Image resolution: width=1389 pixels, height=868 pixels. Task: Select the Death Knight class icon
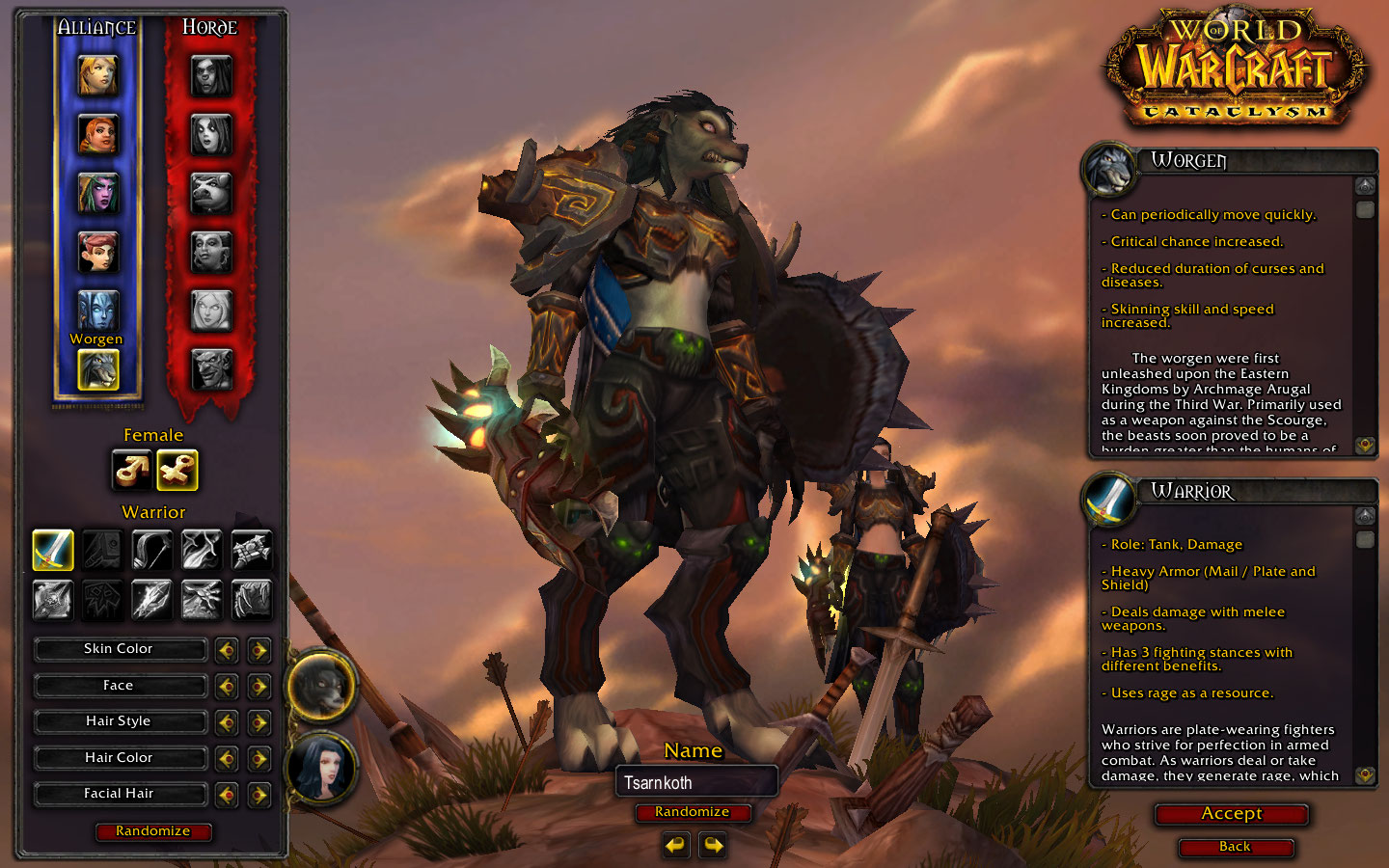(x=53, y=599)
